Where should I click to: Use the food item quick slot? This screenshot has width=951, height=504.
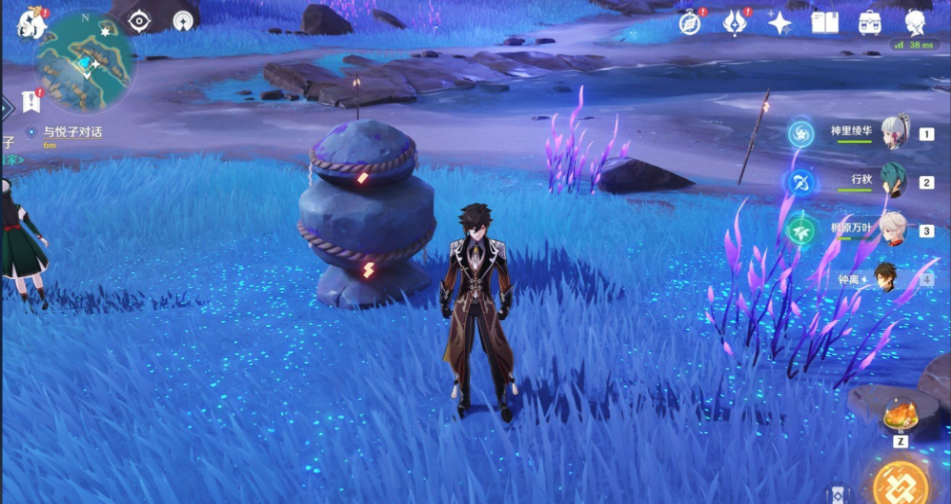pyautogui.click(x=899, y=413)
